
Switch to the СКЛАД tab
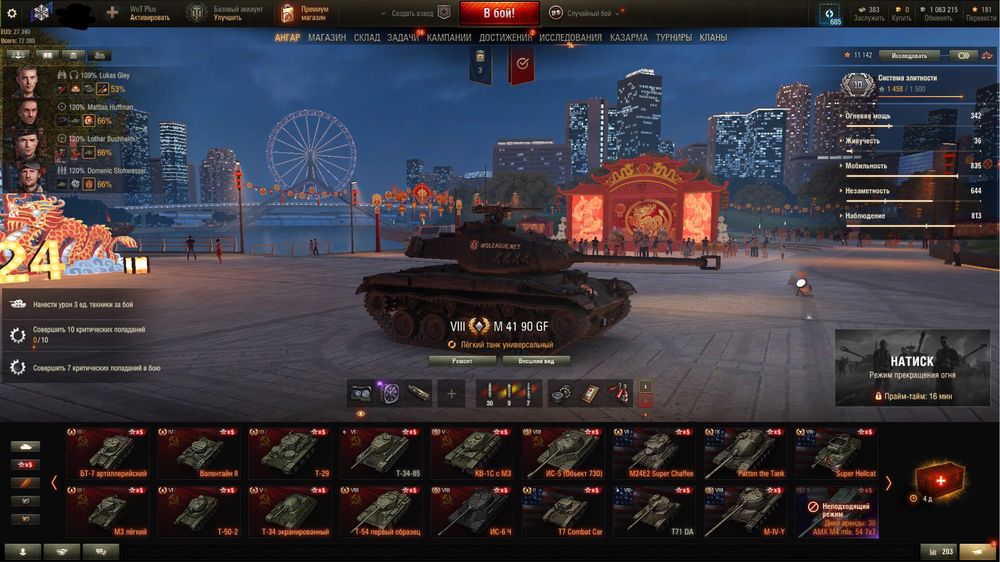coord(366,37)
